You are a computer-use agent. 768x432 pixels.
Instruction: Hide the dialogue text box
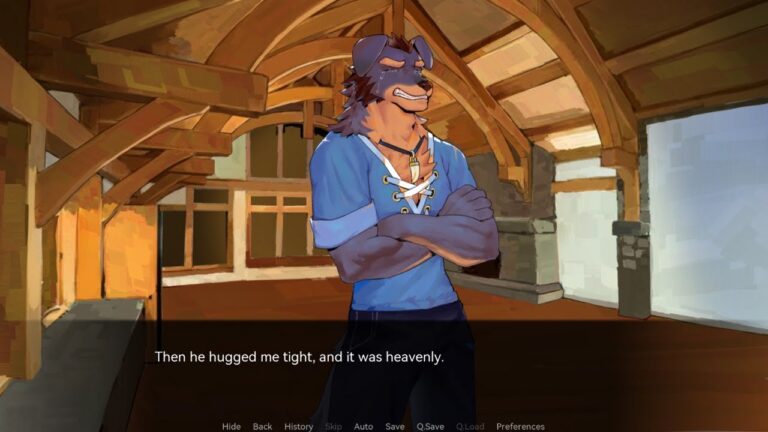click(231, 426)
